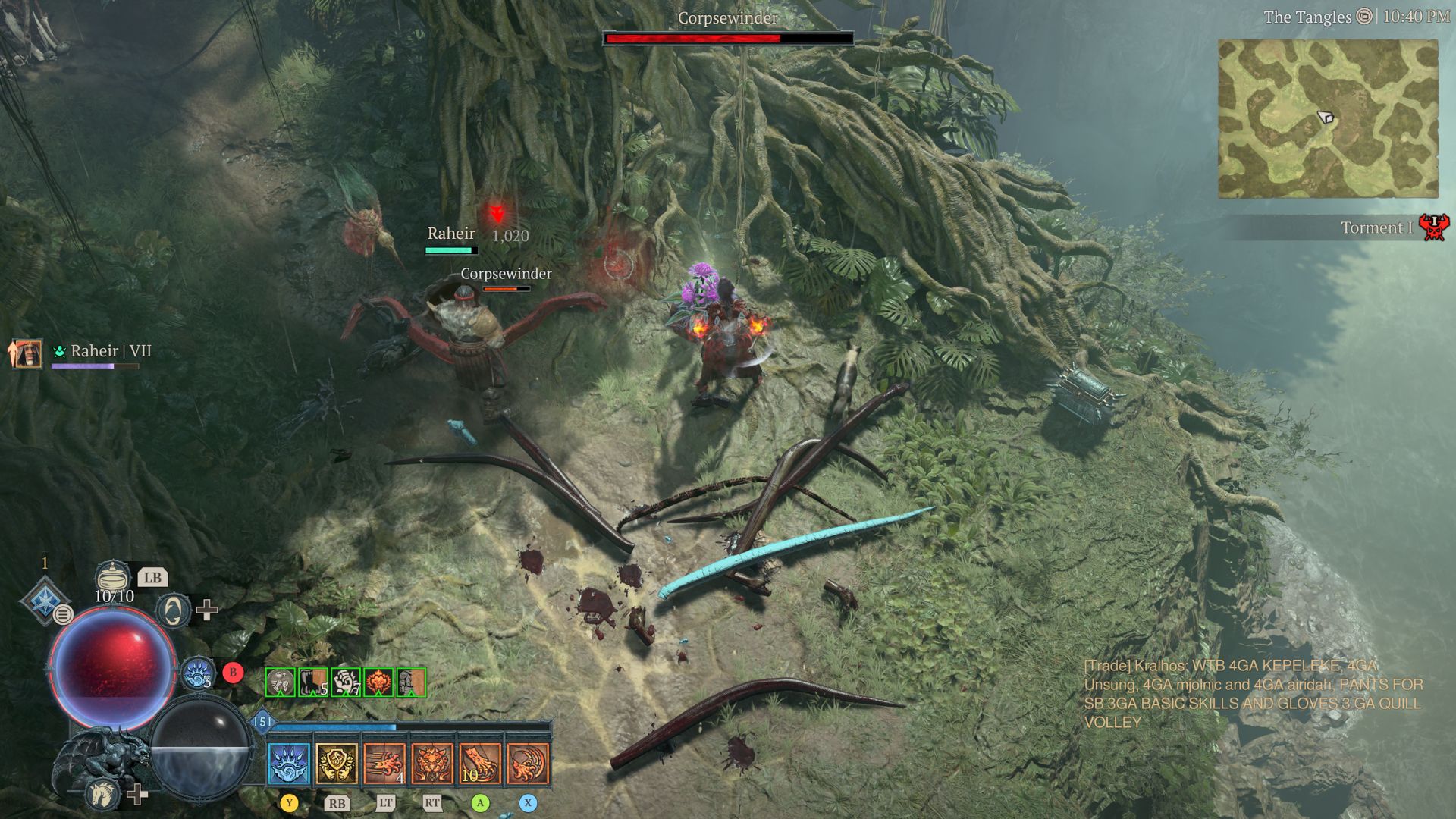1456x819 pixels.
Task: Open the town portal oval icon
Action: 174,610
